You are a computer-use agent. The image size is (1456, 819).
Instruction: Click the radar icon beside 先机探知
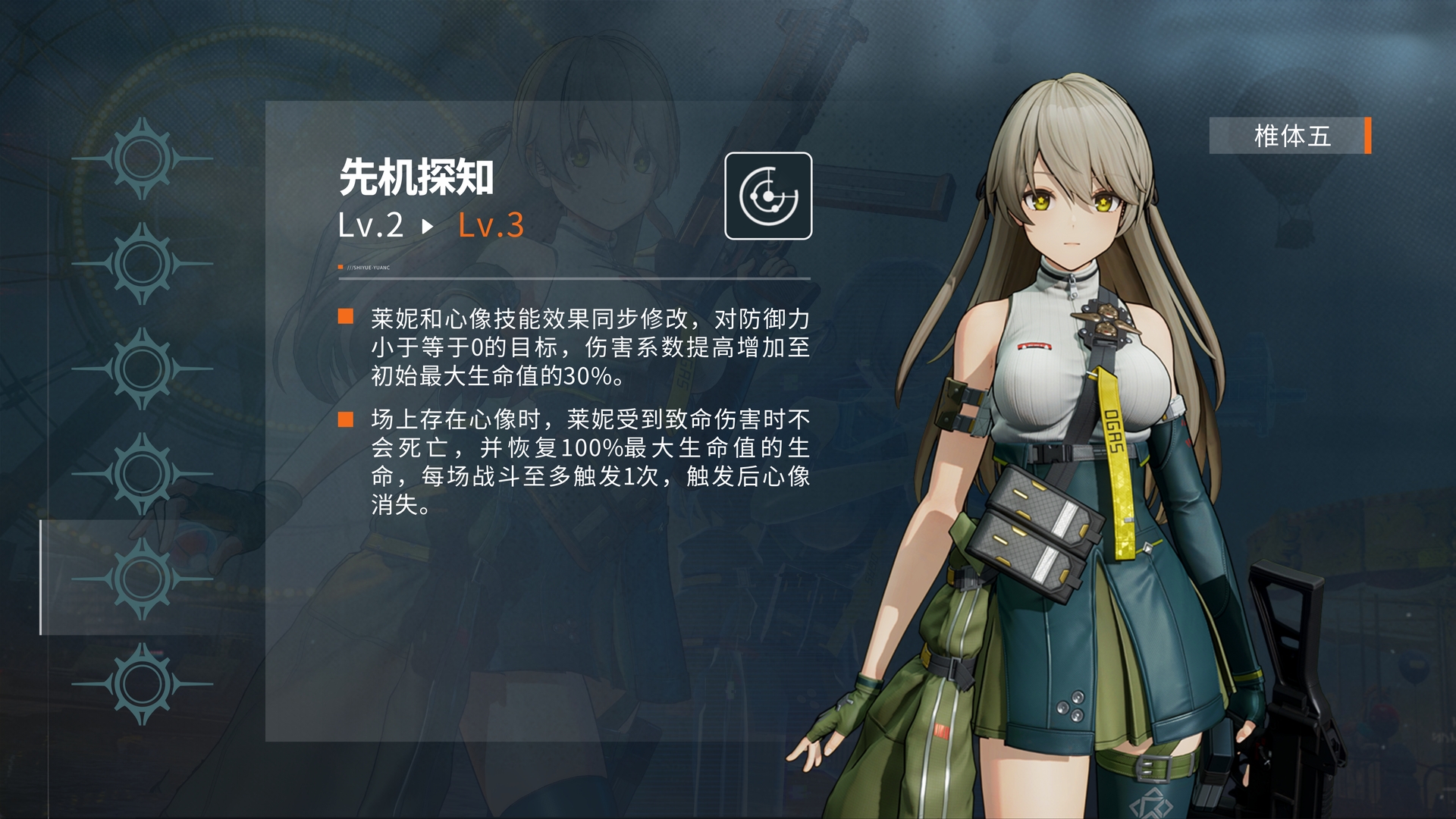pyautogui.click(x=767, y=196)
